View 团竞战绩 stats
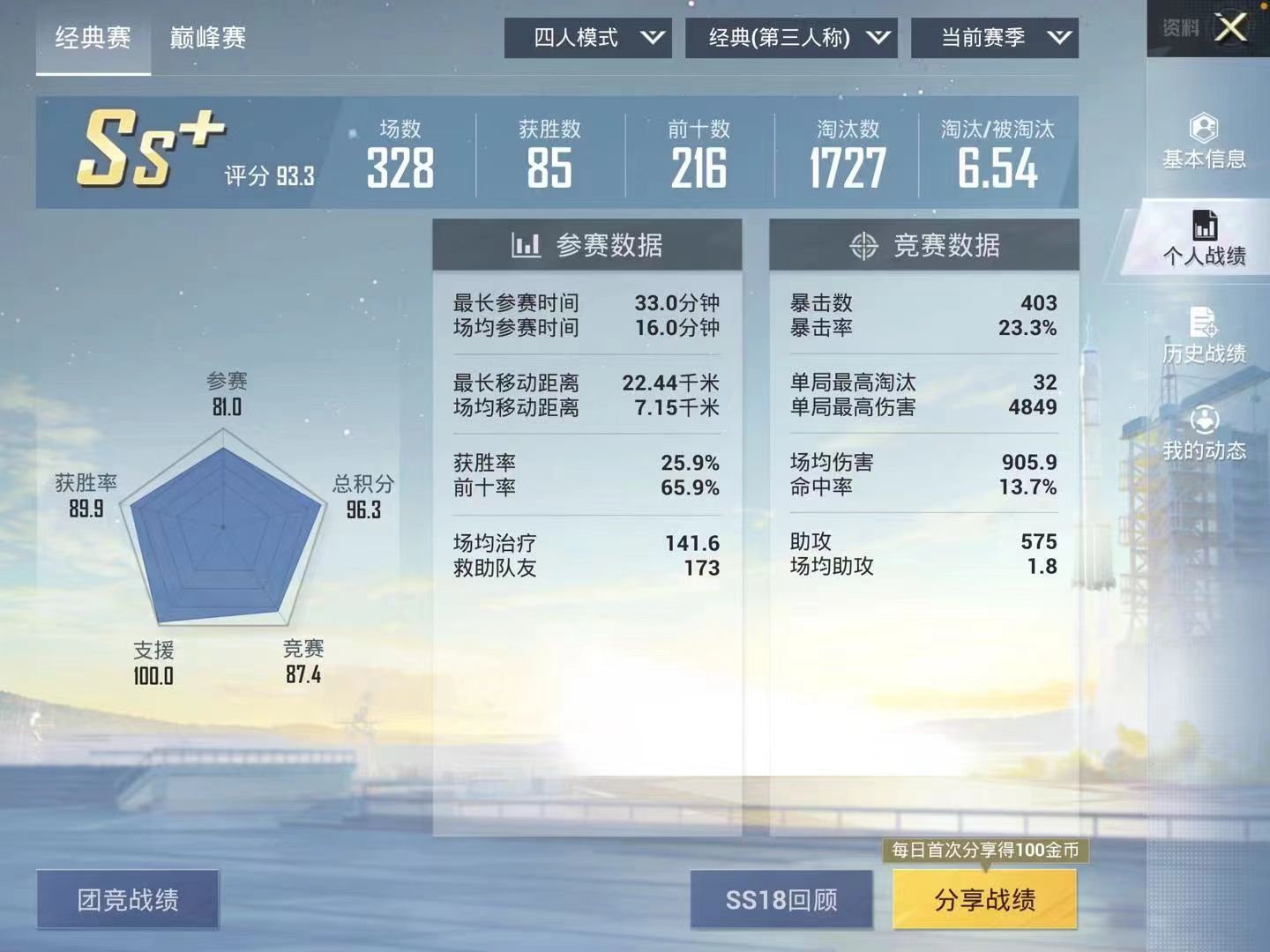Screen dimensions: 1270x952 (x=128, y=899)
